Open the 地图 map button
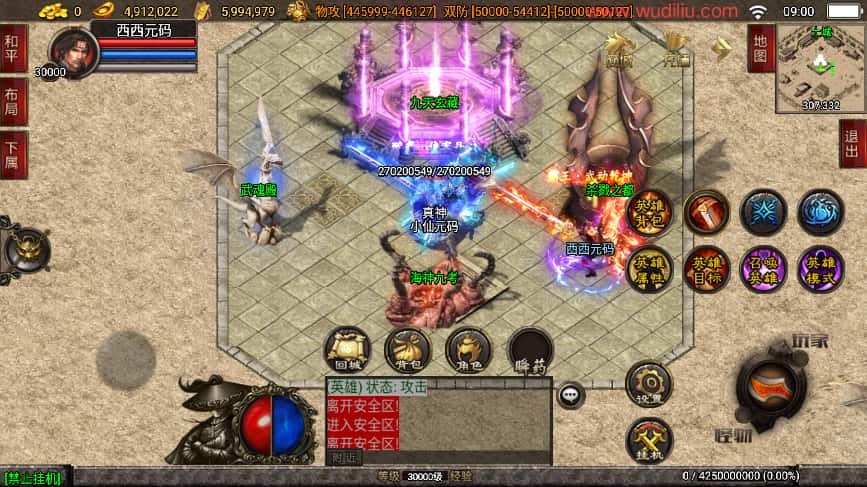Viewport: 867px width, 487px height. coord(761,48)
